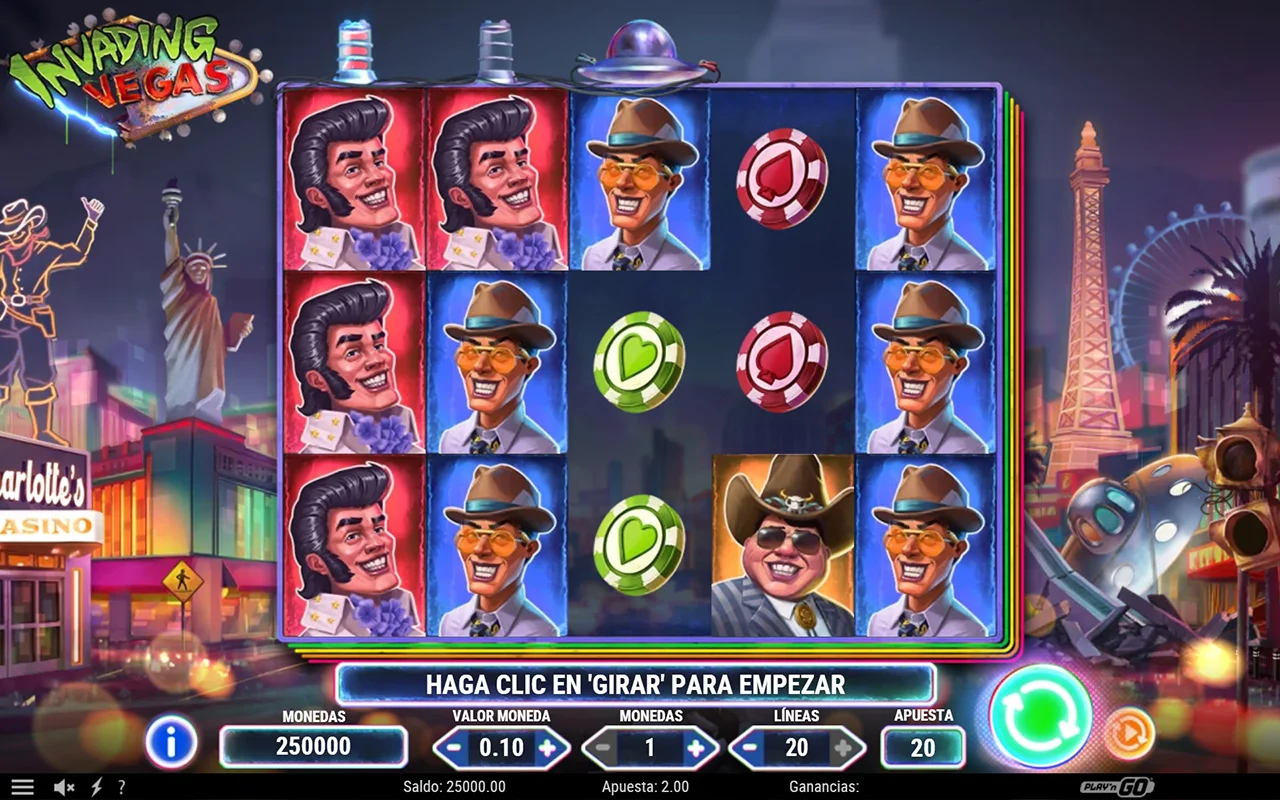Increase the Valor Moneda coin value
Image resolution: width=1280 pixels, height=800 pixels.
547,748
